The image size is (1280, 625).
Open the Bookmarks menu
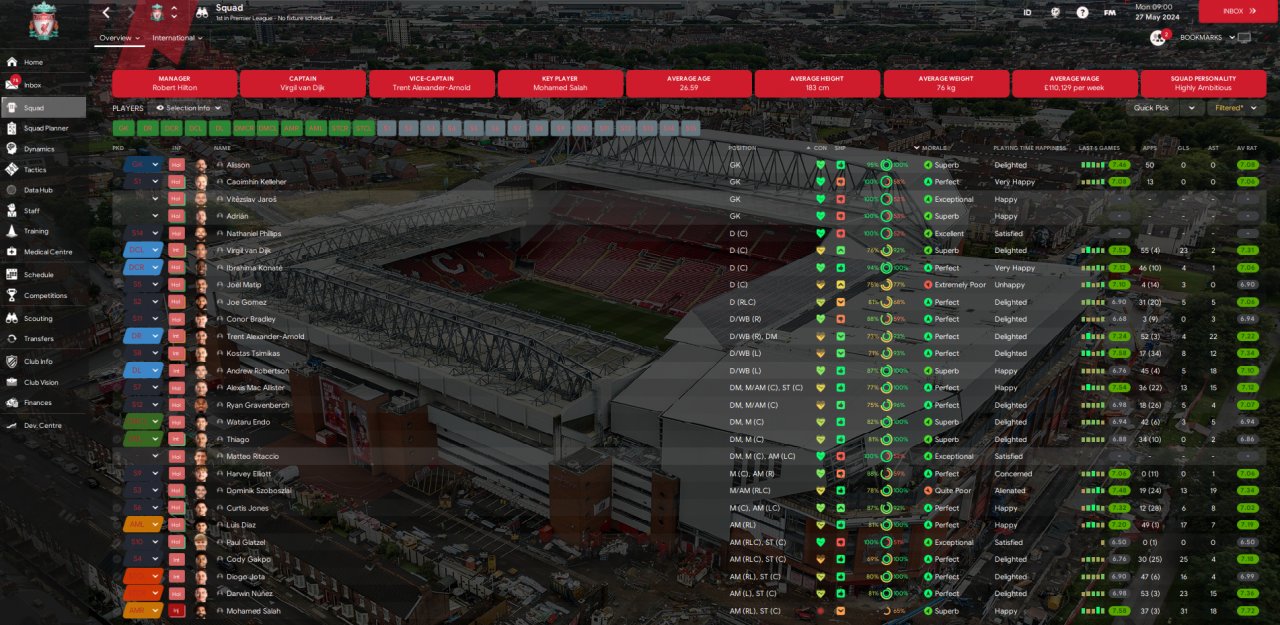pos(1200,38)
